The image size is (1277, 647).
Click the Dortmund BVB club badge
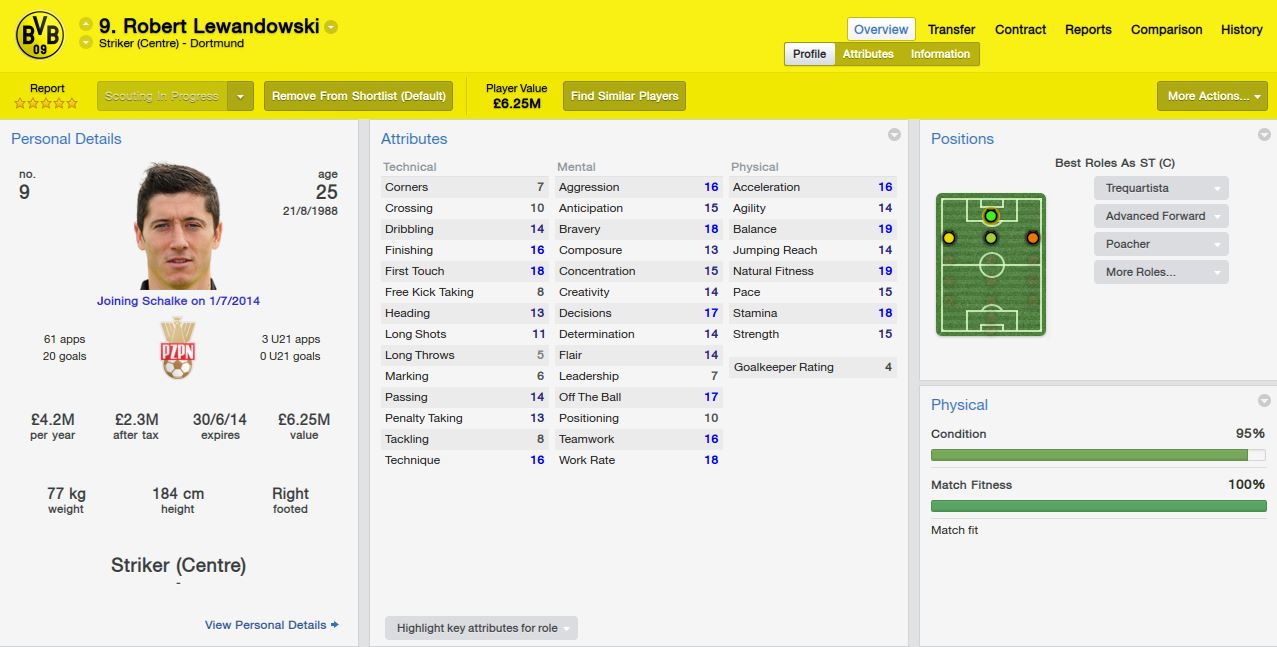40,37
